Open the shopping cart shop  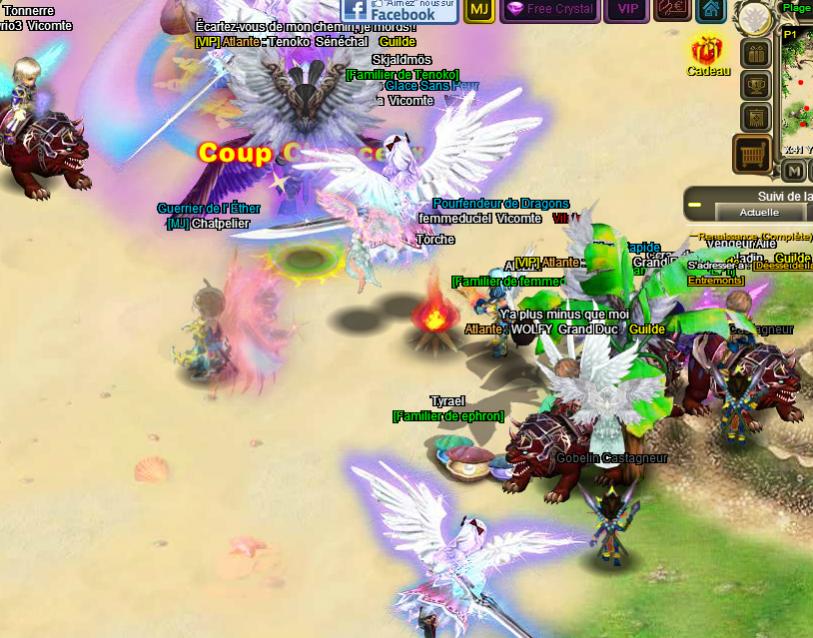click(x=753, y=155)
